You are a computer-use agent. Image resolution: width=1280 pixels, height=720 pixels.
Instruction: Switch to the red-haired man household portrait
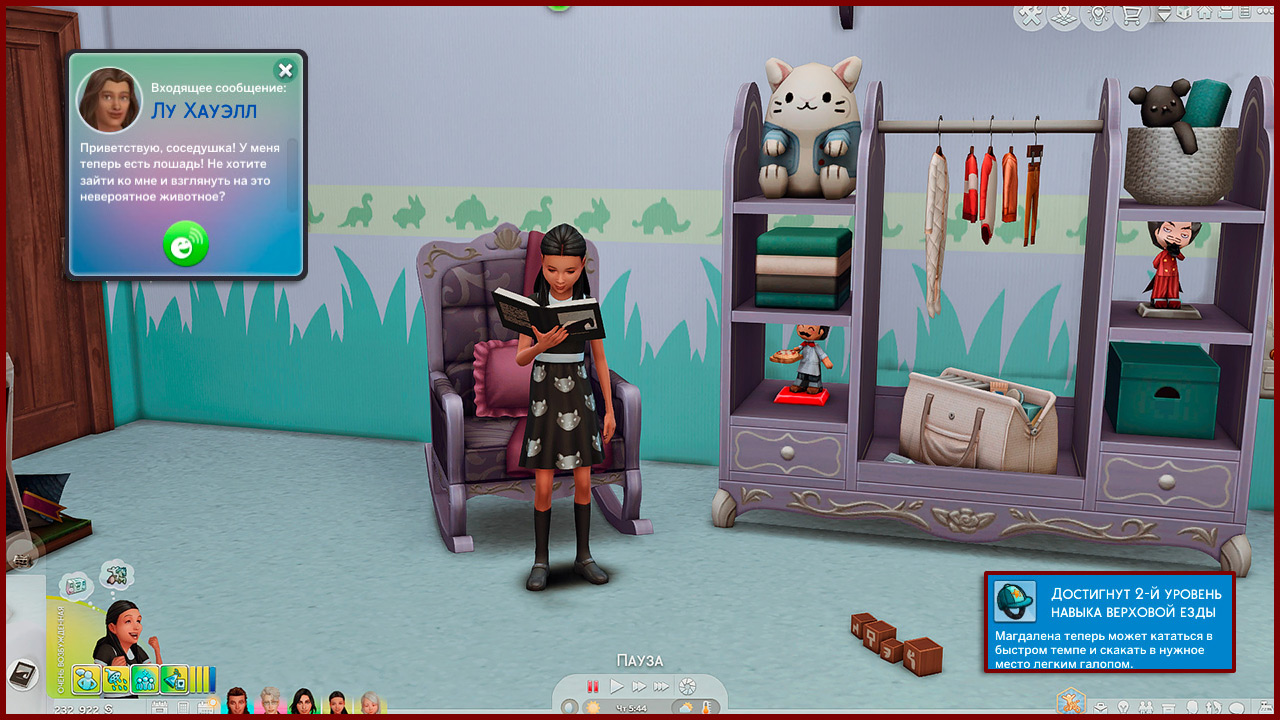238,702
